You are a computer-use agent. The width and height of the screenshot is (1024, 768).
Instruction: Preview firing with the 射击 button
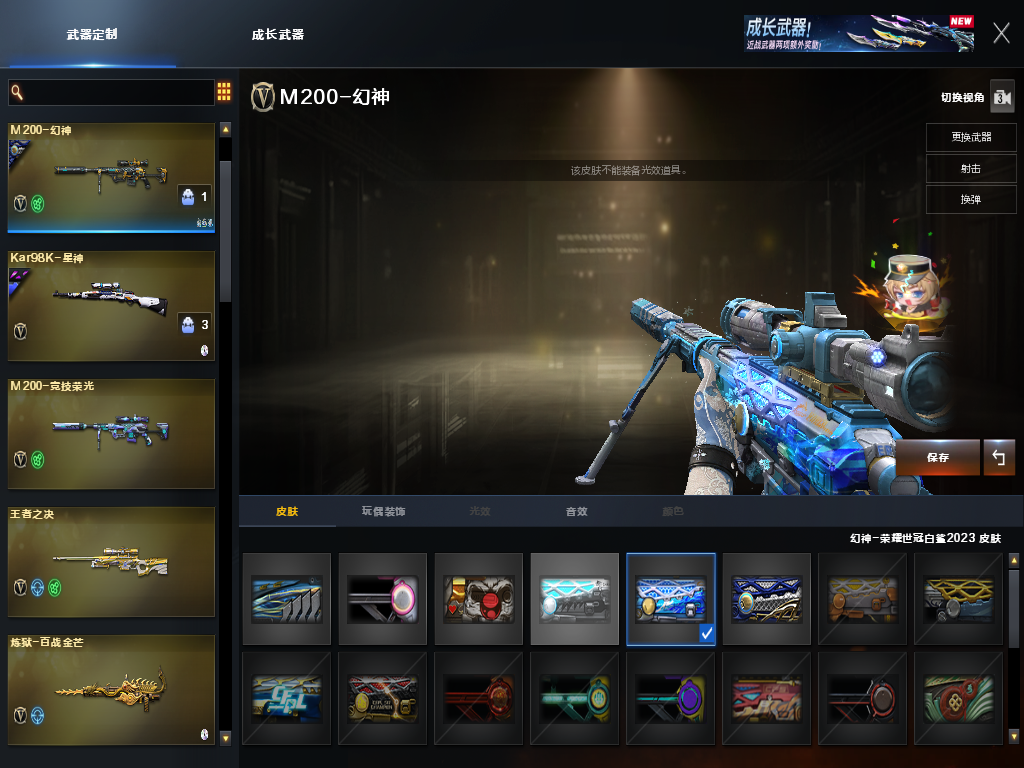[x=970, y=168]
